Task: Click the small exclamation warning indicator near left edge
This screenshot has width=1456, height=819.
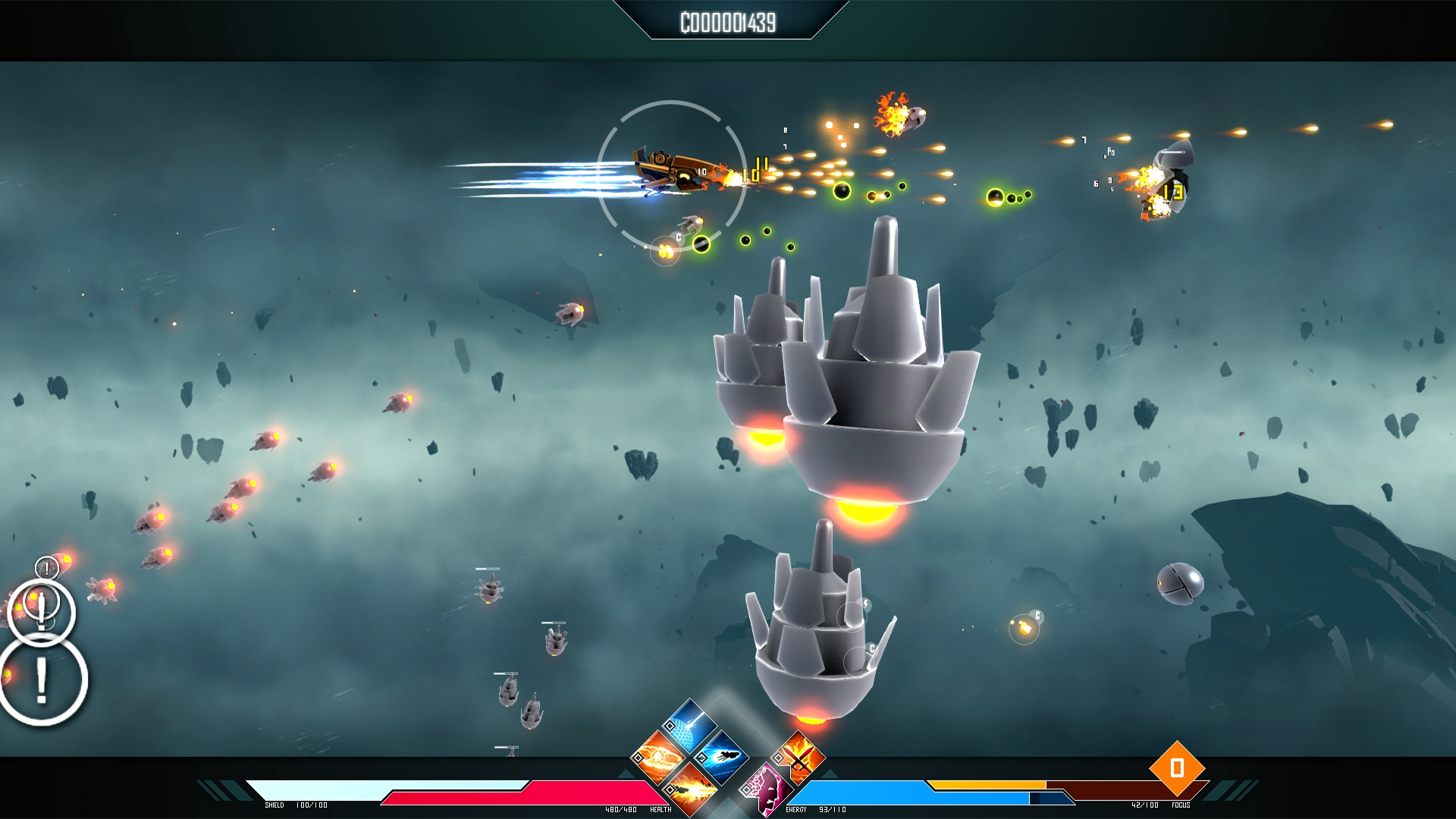Action: 47,568
